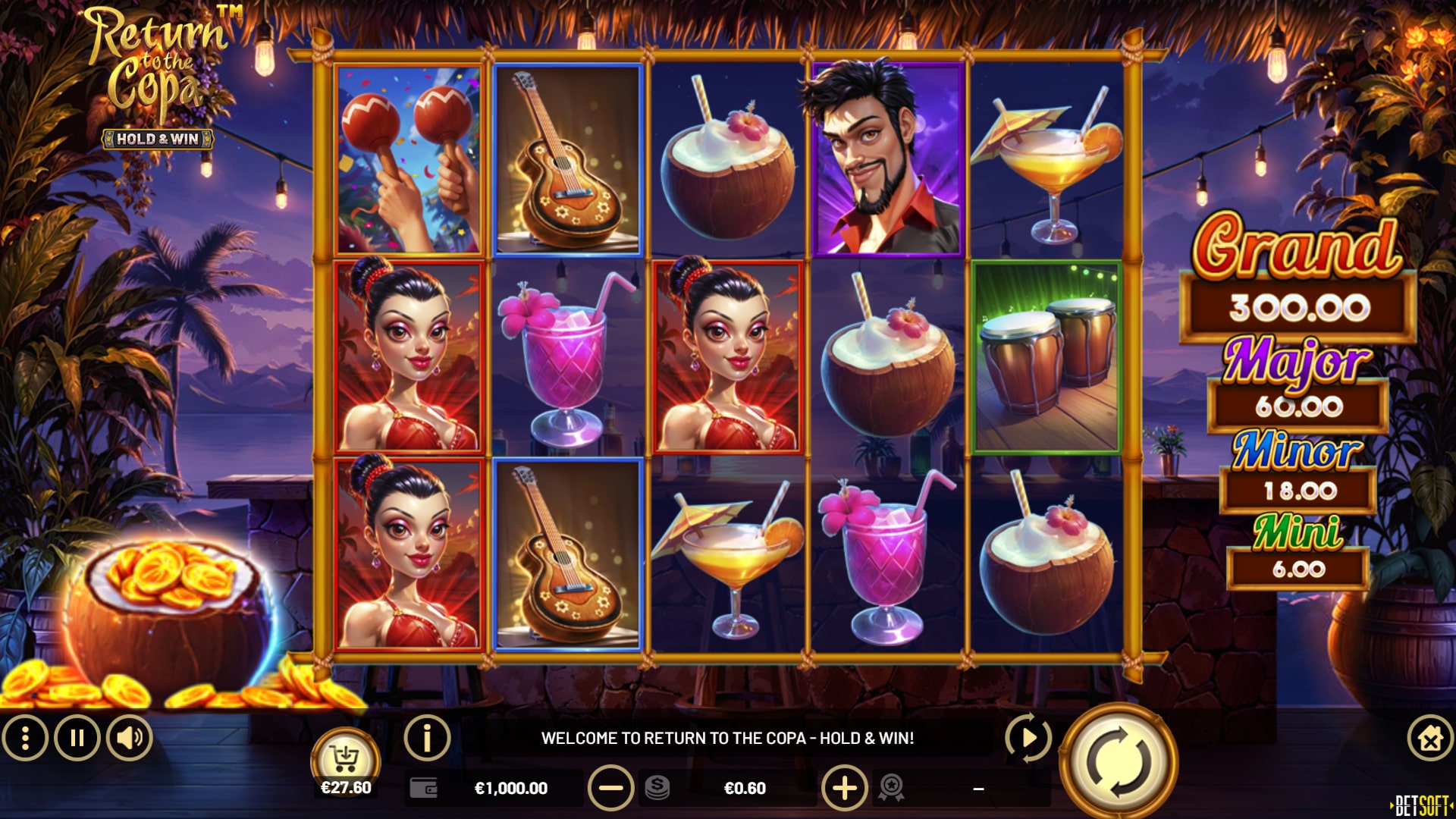Screen dimensions: 1456x819
Task: Spin the reels with the big round button
Action: 1118,762
